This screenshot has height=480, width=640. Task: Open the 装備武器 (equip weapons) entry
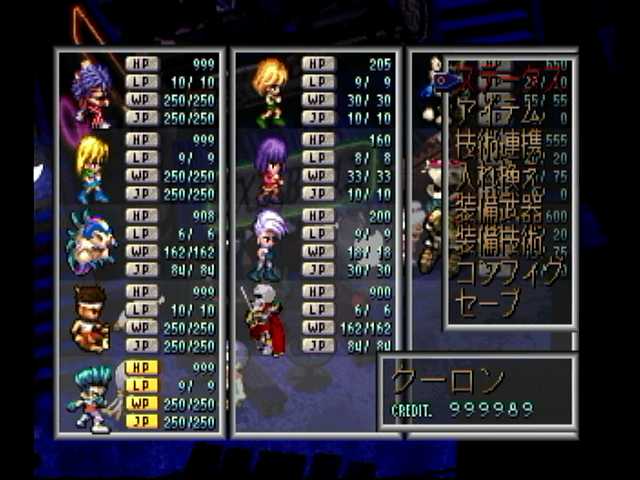(x=500, y=209)
